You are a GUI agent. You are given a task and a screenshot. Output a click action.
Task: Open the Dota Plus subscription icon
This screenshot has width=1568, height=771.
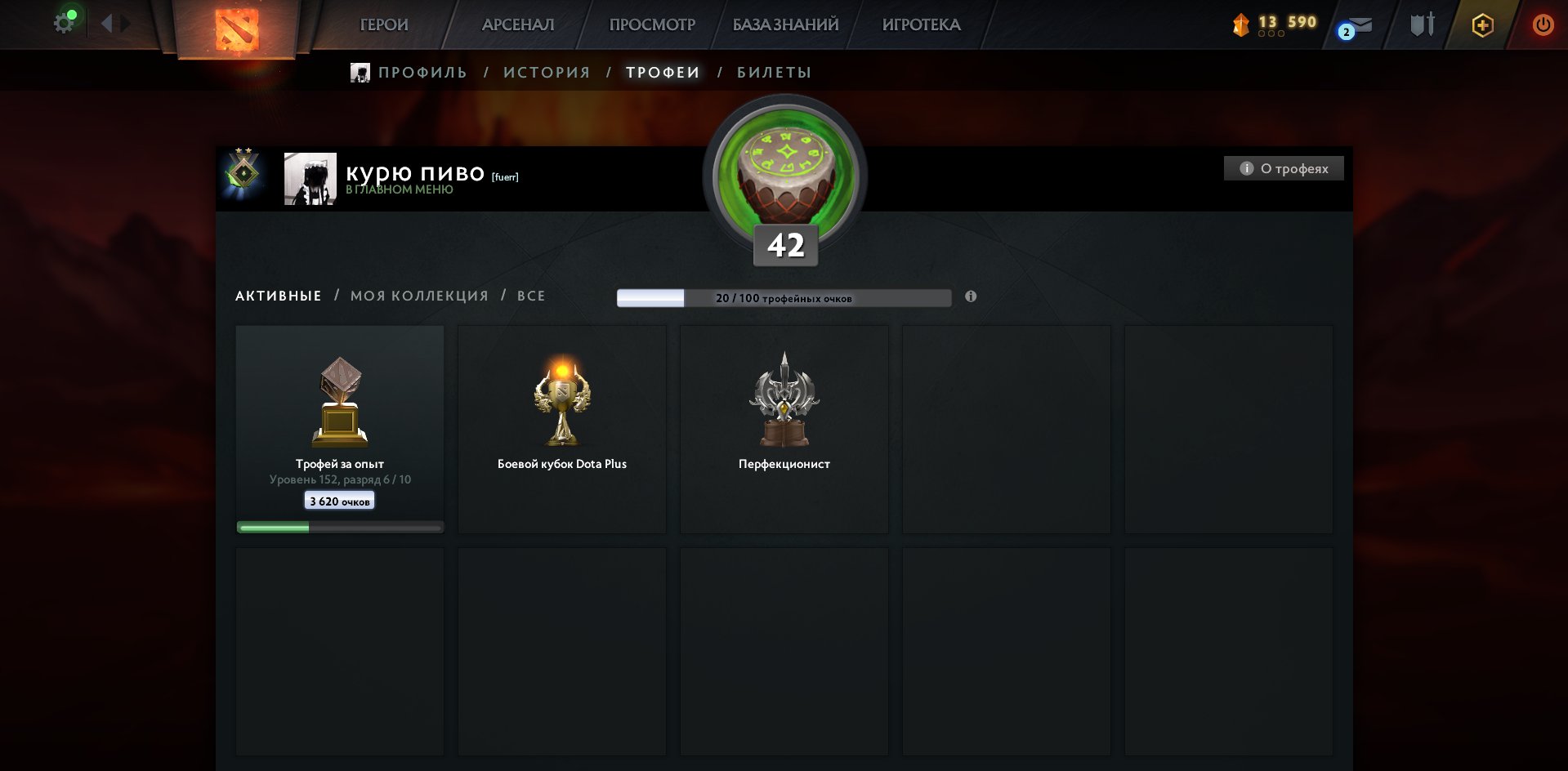1482,25
